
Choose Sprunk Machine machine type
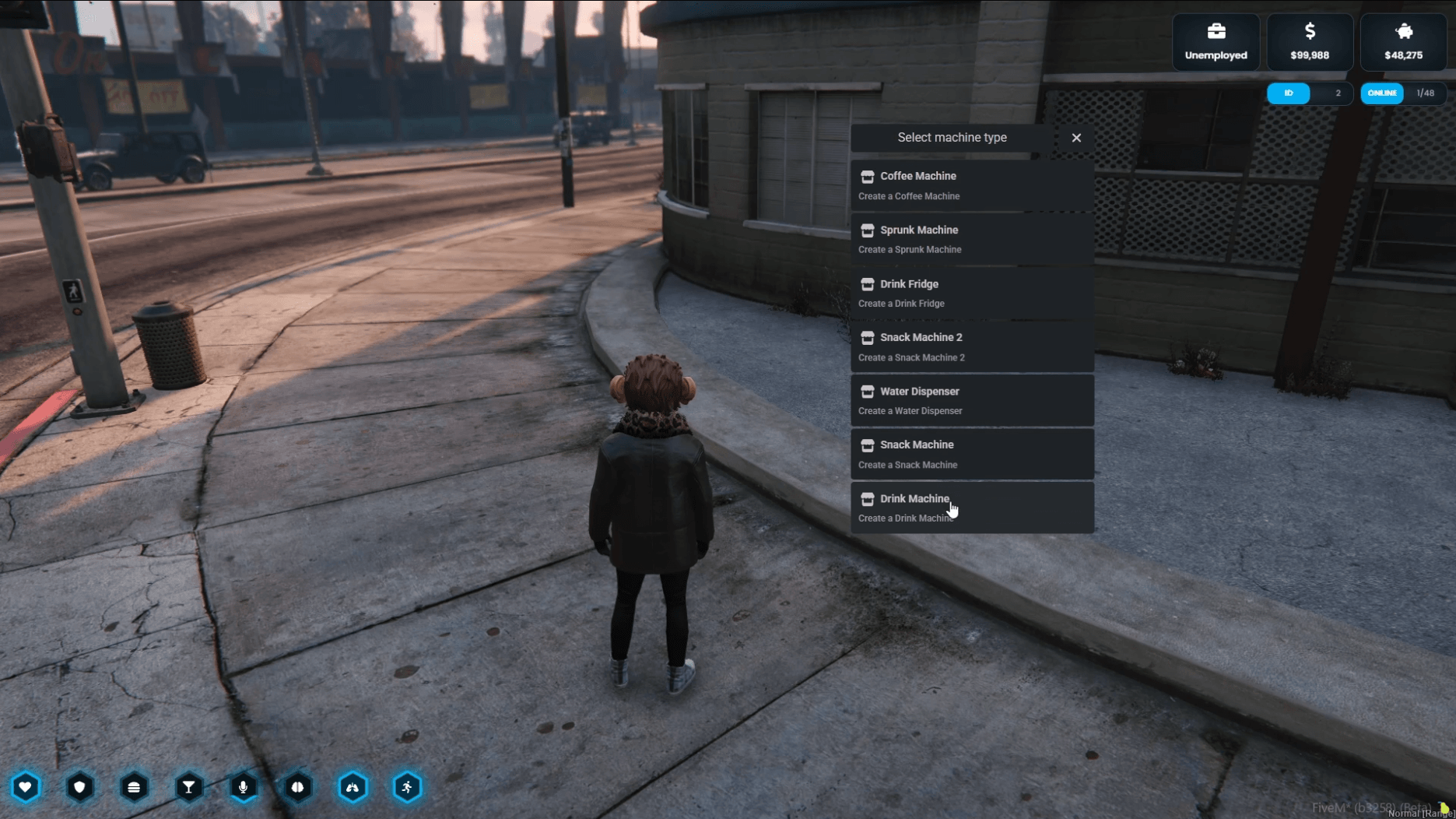coord(971,239)
